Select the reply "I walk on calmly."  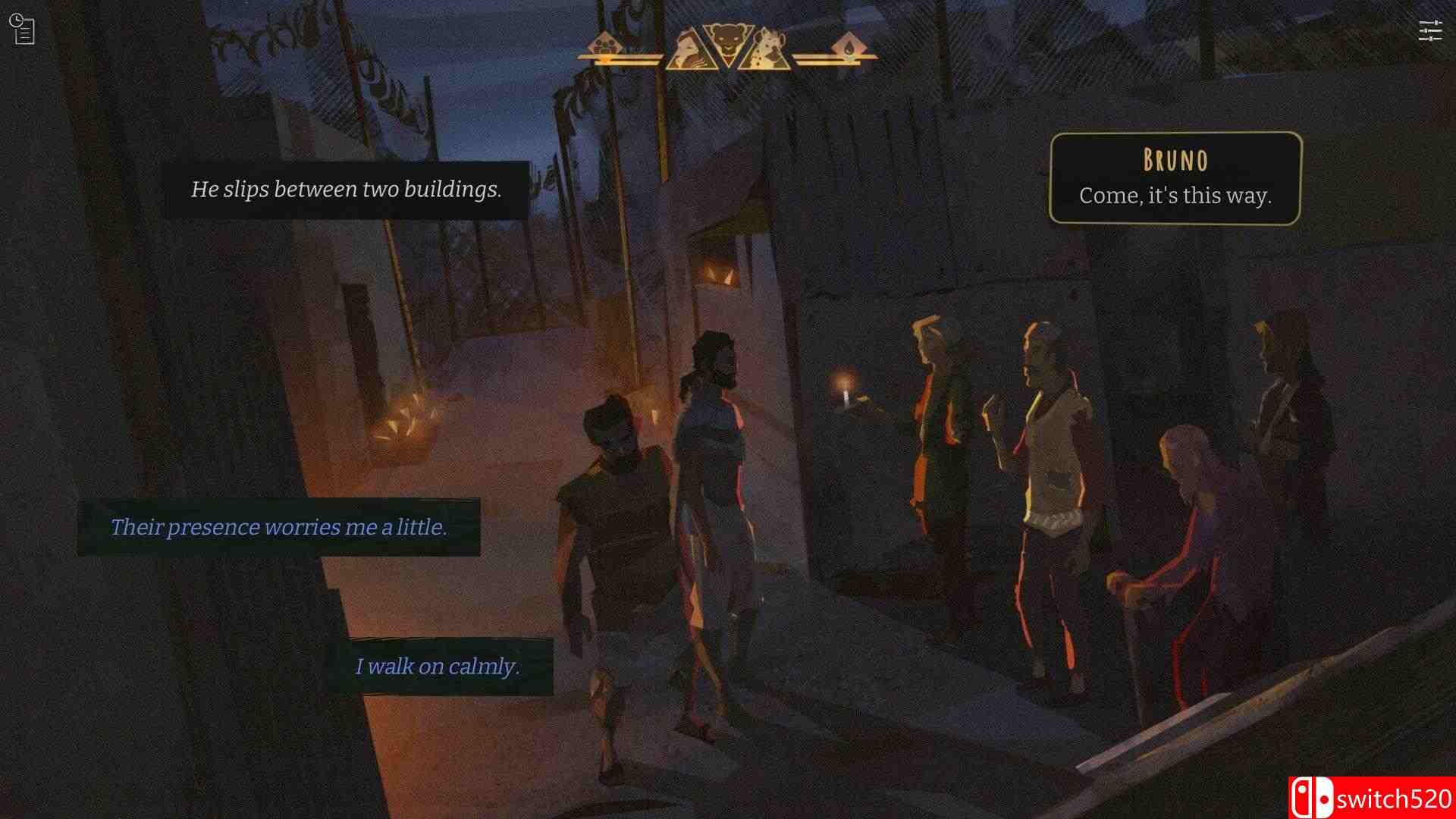point(438,667)
